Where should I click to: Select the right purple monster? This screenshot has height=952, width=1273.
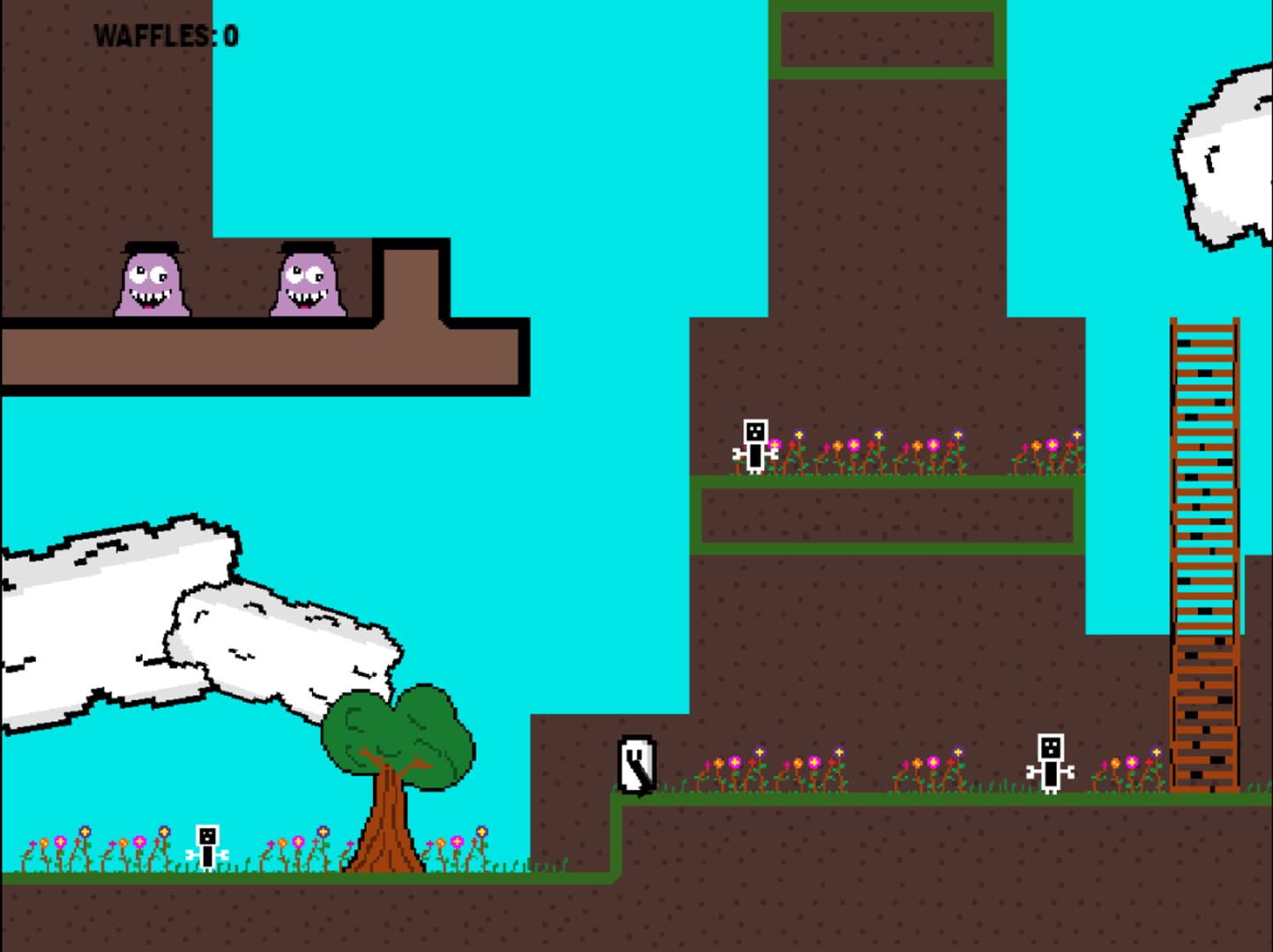(x=310, y=282)
